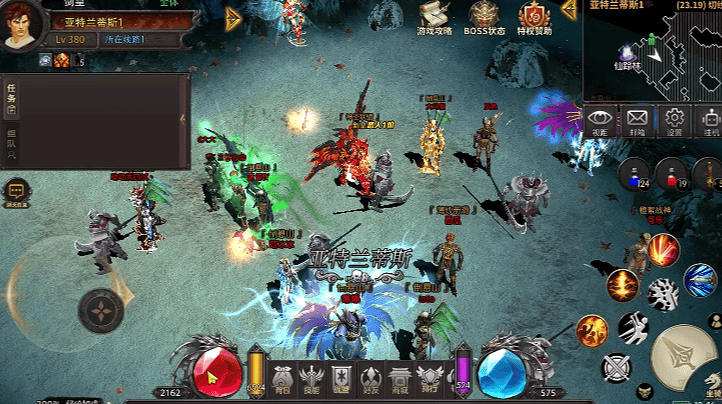This screenshot has width=722, height=404.
Task: Click the player portrait avatar
Action: click(22, 24)
